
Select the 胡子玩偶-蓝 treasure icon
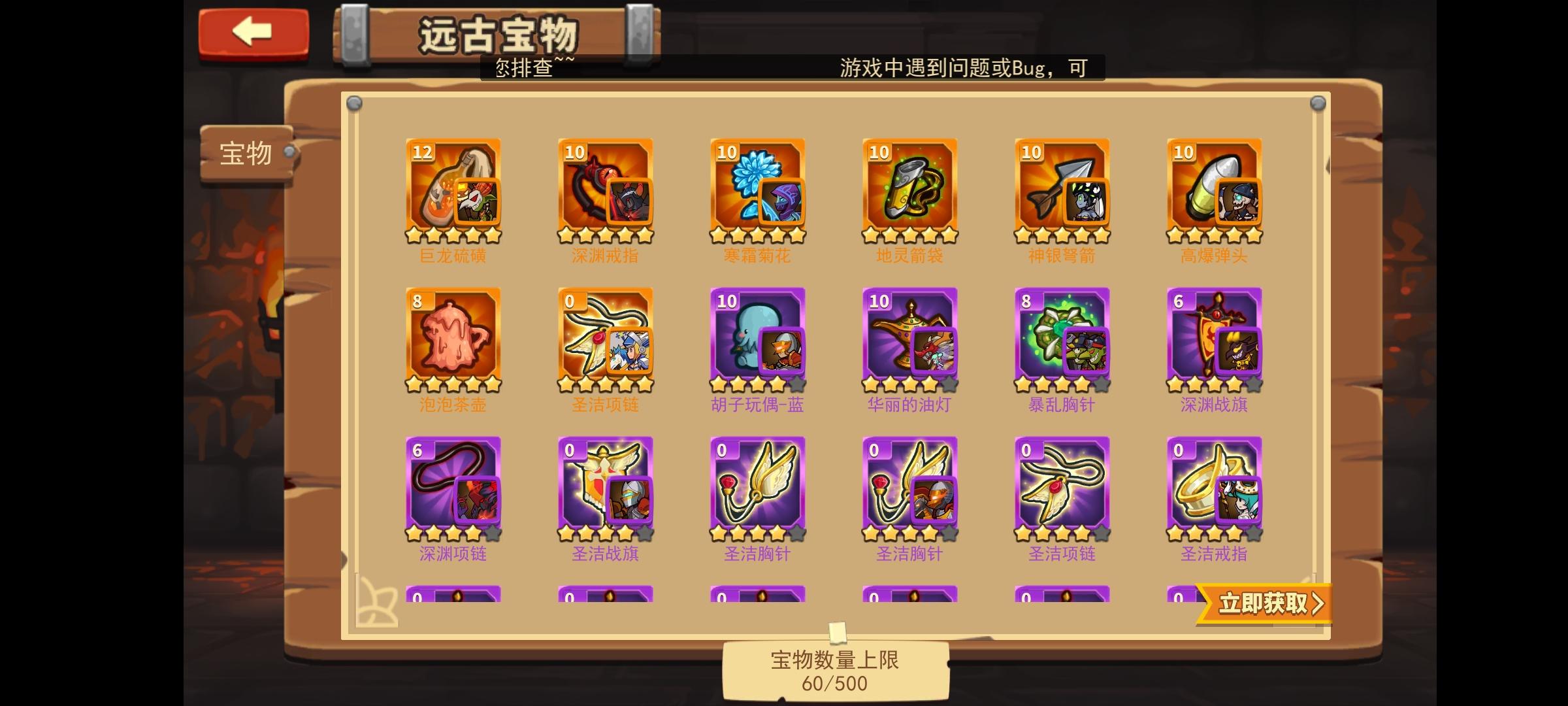tap(758, 340)
